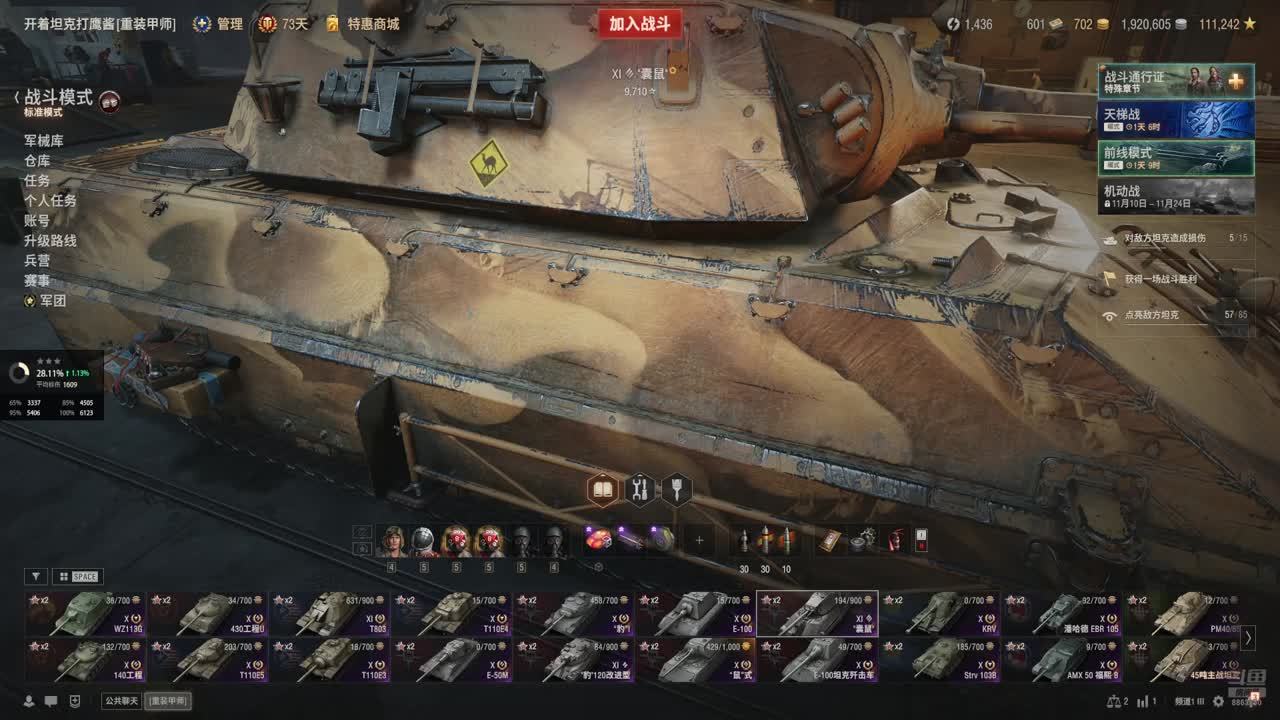Select the WZ113G tank in carousel

click(x=86, y=614)
